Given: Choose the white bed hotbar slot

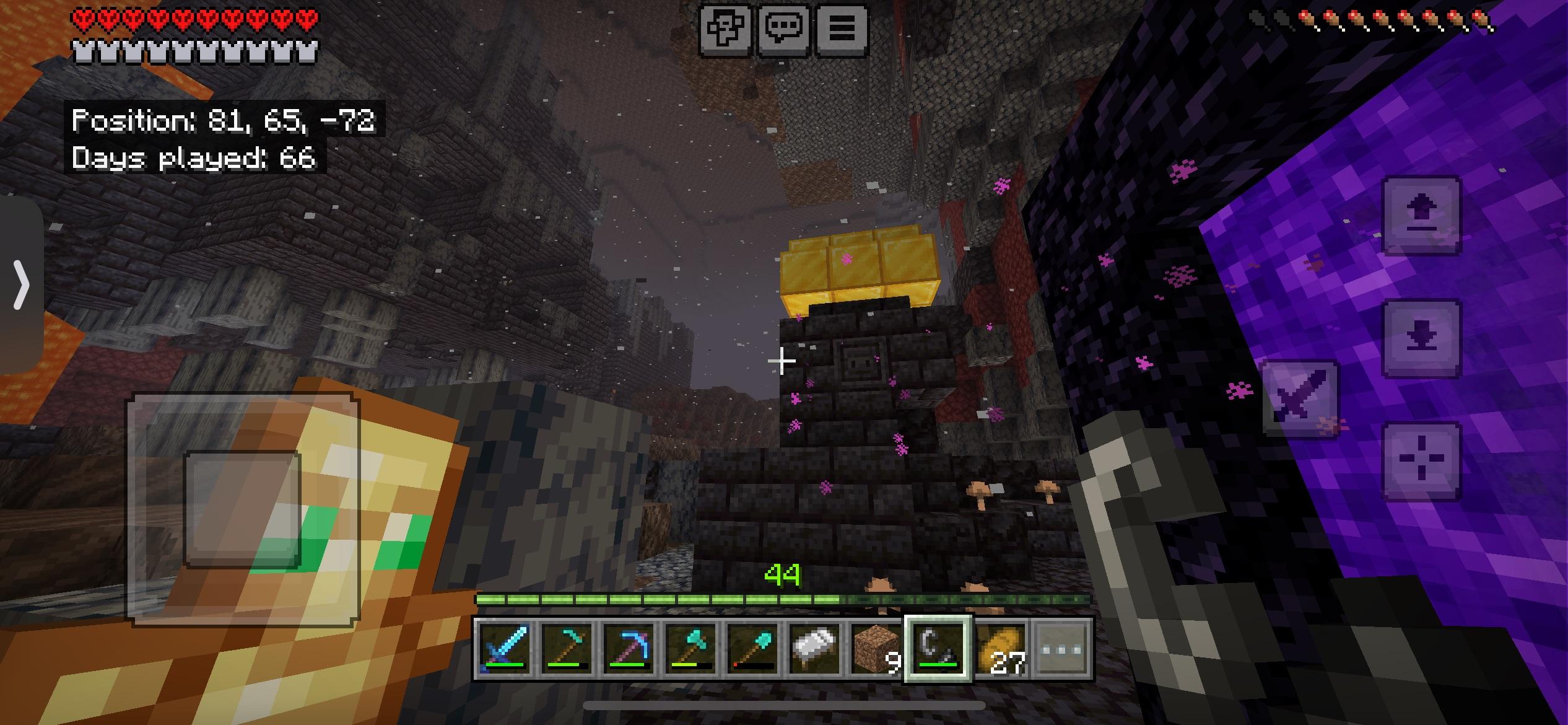Looking at the screenshot, I should click(814, 649).
